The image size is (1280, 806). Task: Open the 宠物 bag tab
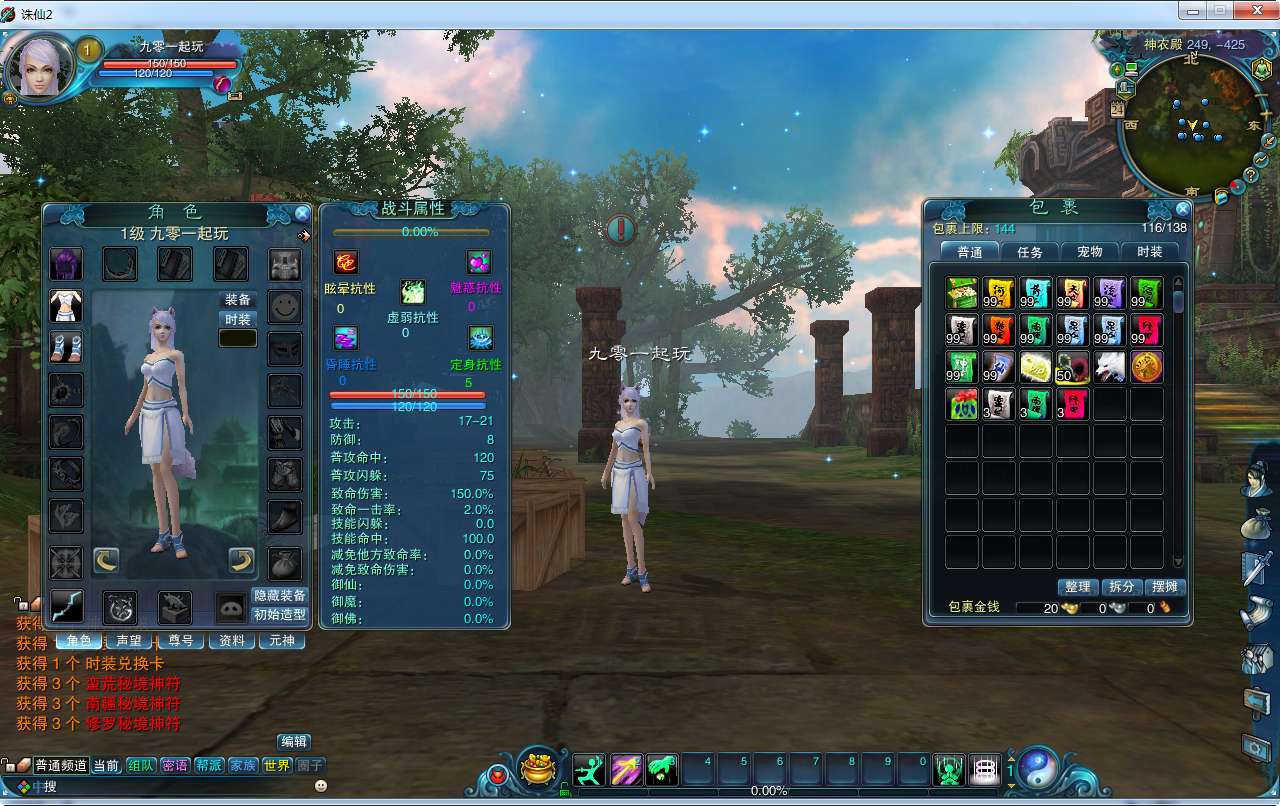click(1089, 252)
